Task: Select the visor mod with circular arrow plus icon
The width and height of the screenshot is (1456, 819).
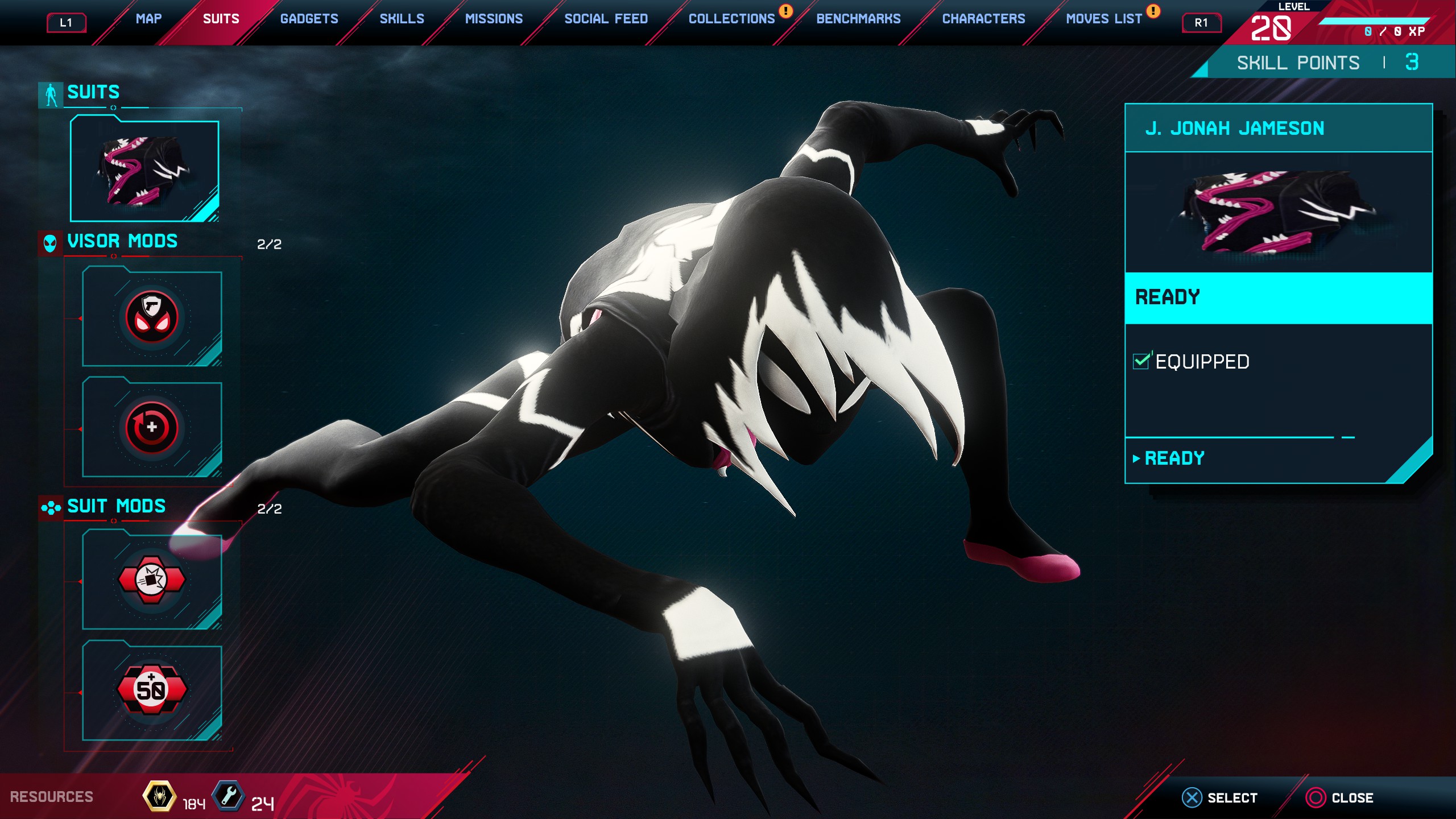Action: pyautogui.click(x=152, y=428)
